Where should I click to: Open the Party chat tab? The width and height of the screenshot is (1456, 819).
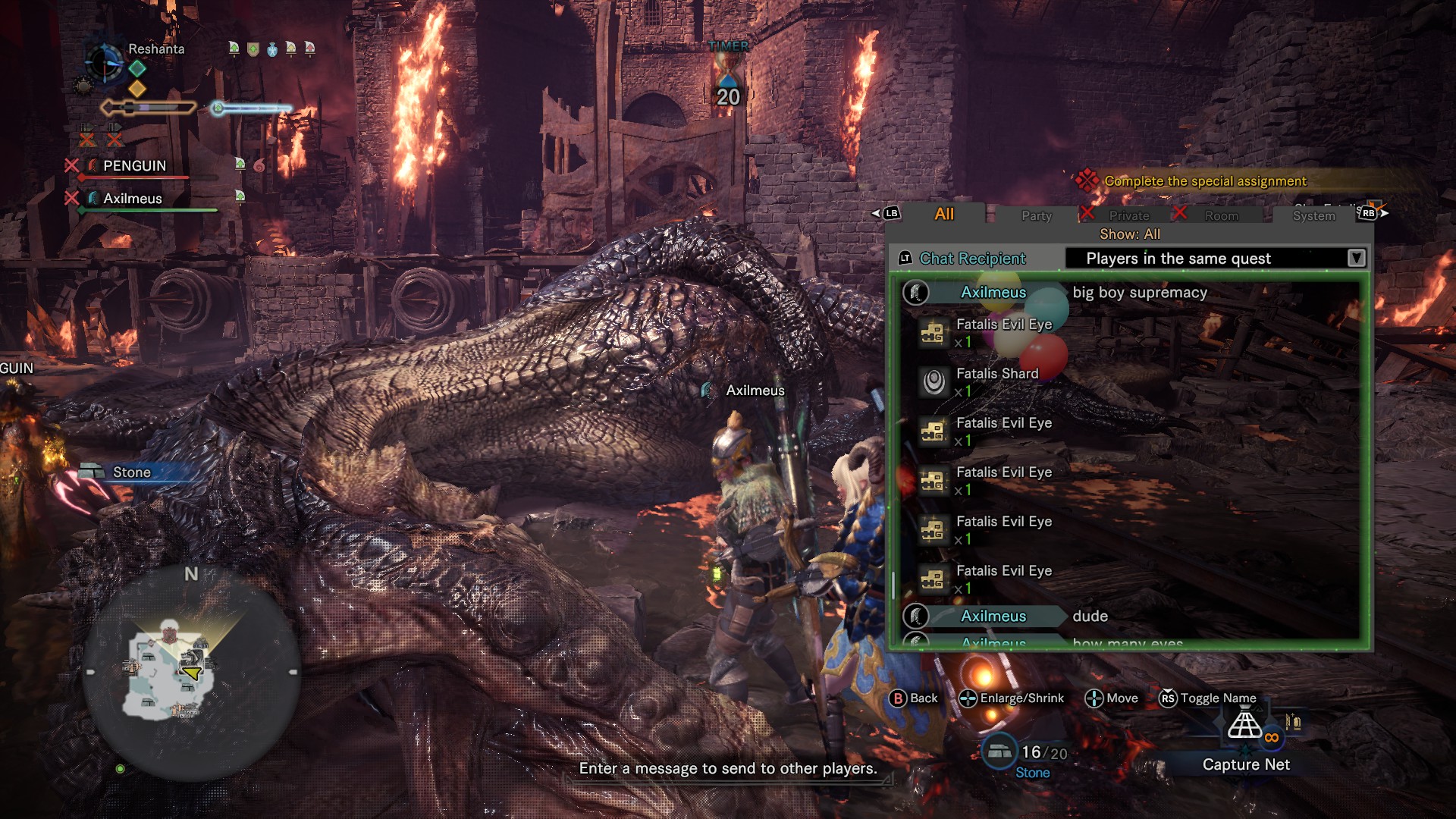[1036, 216]
